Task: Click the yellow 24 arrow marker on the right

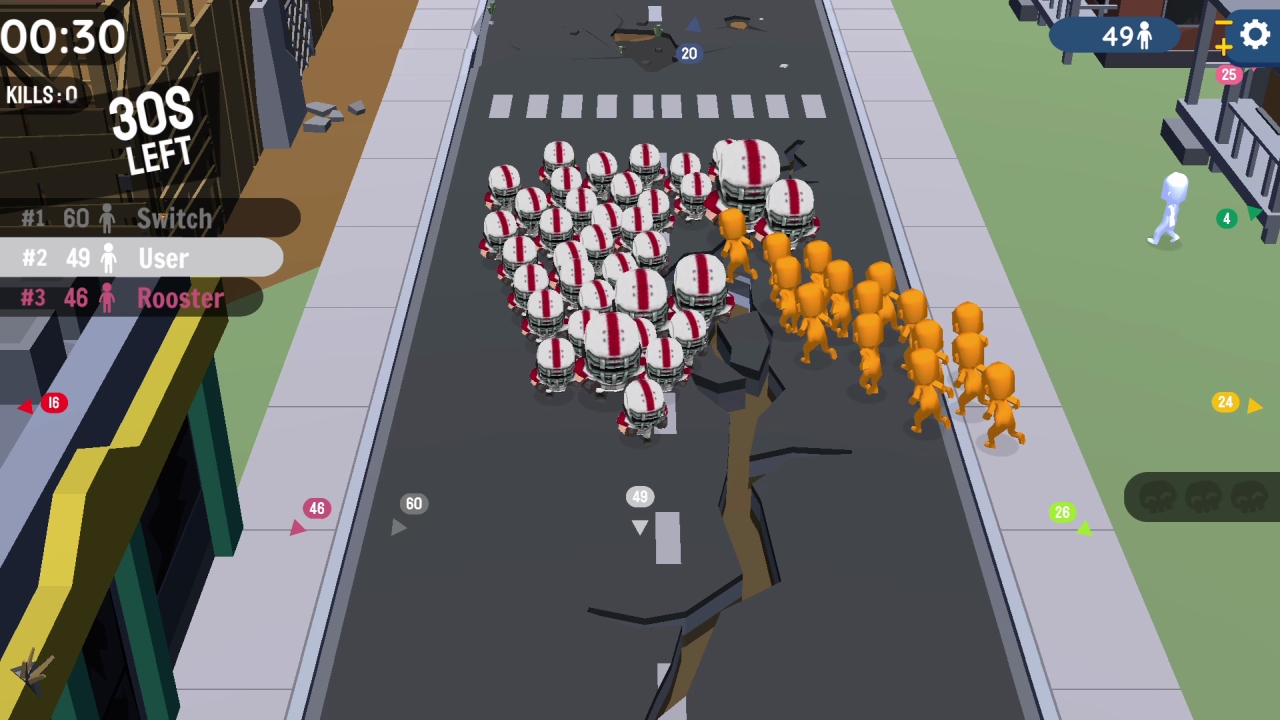Action: point(1225,402)
